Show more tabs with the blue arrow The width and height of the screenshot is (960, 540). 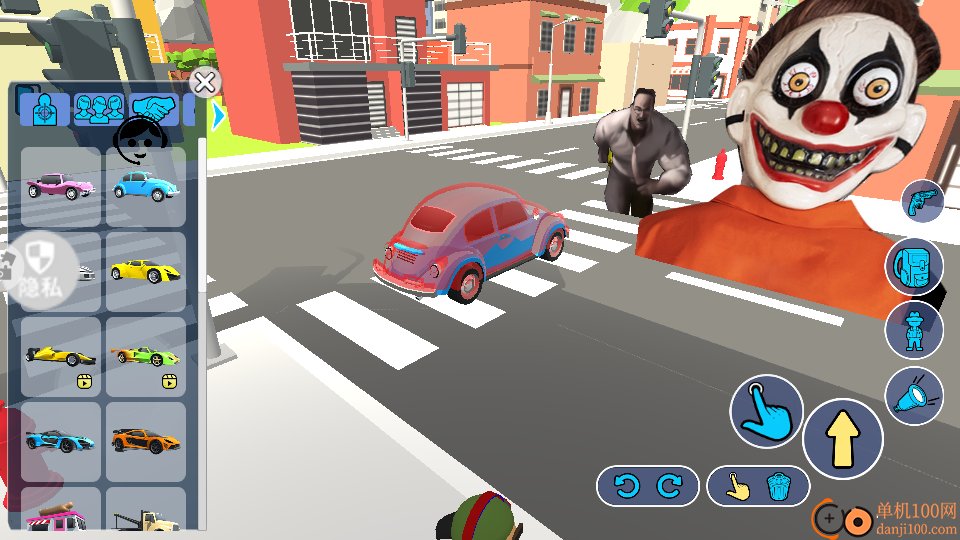218,116
